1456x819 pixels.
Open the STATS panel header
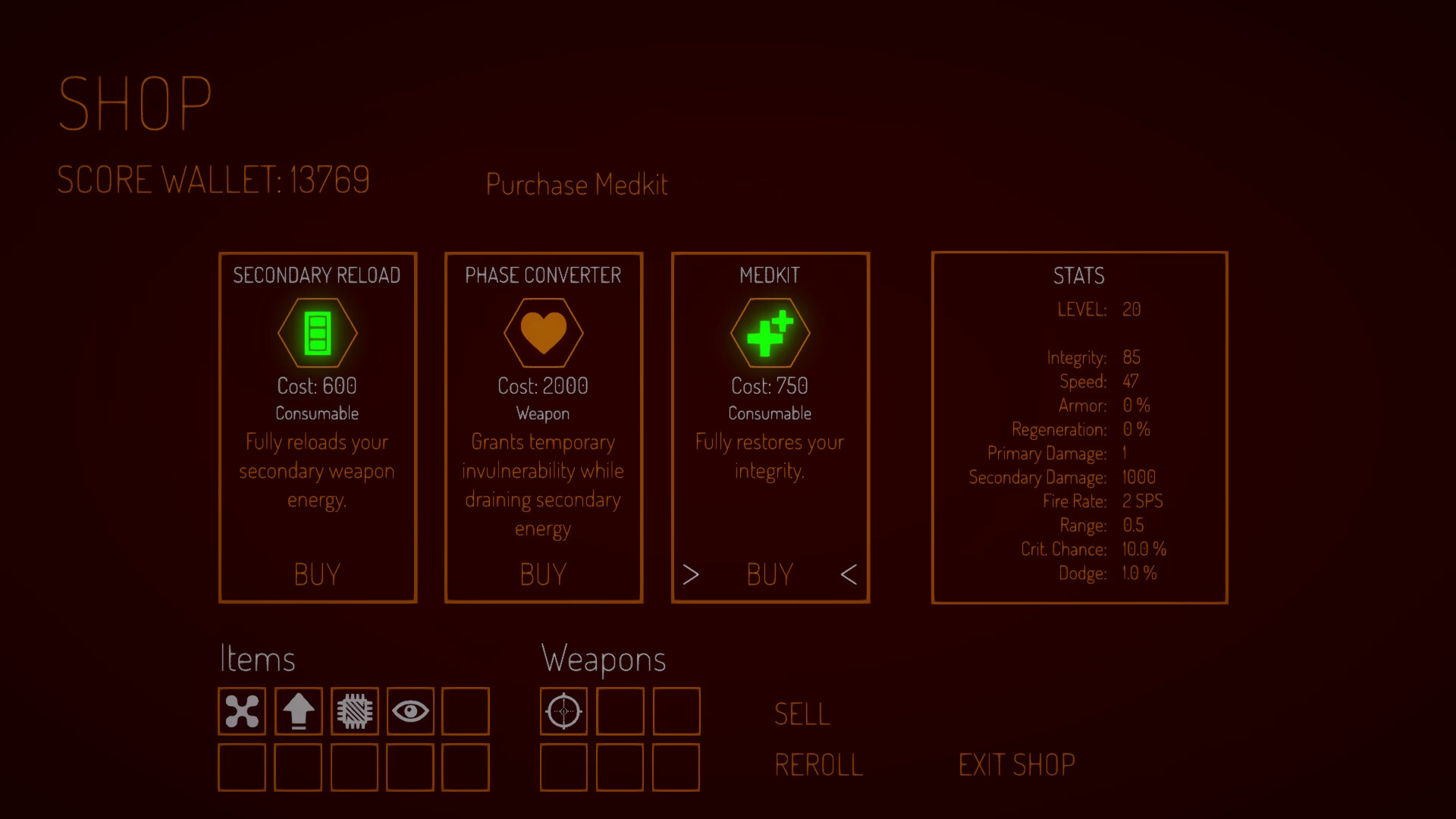(1078, 276)
